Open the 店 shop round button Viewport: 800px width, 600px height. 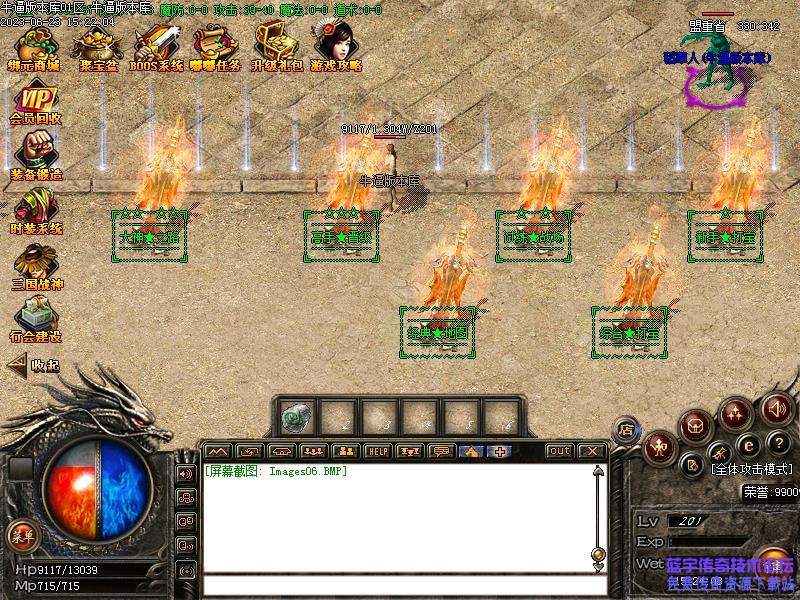[x=626, y=429]
